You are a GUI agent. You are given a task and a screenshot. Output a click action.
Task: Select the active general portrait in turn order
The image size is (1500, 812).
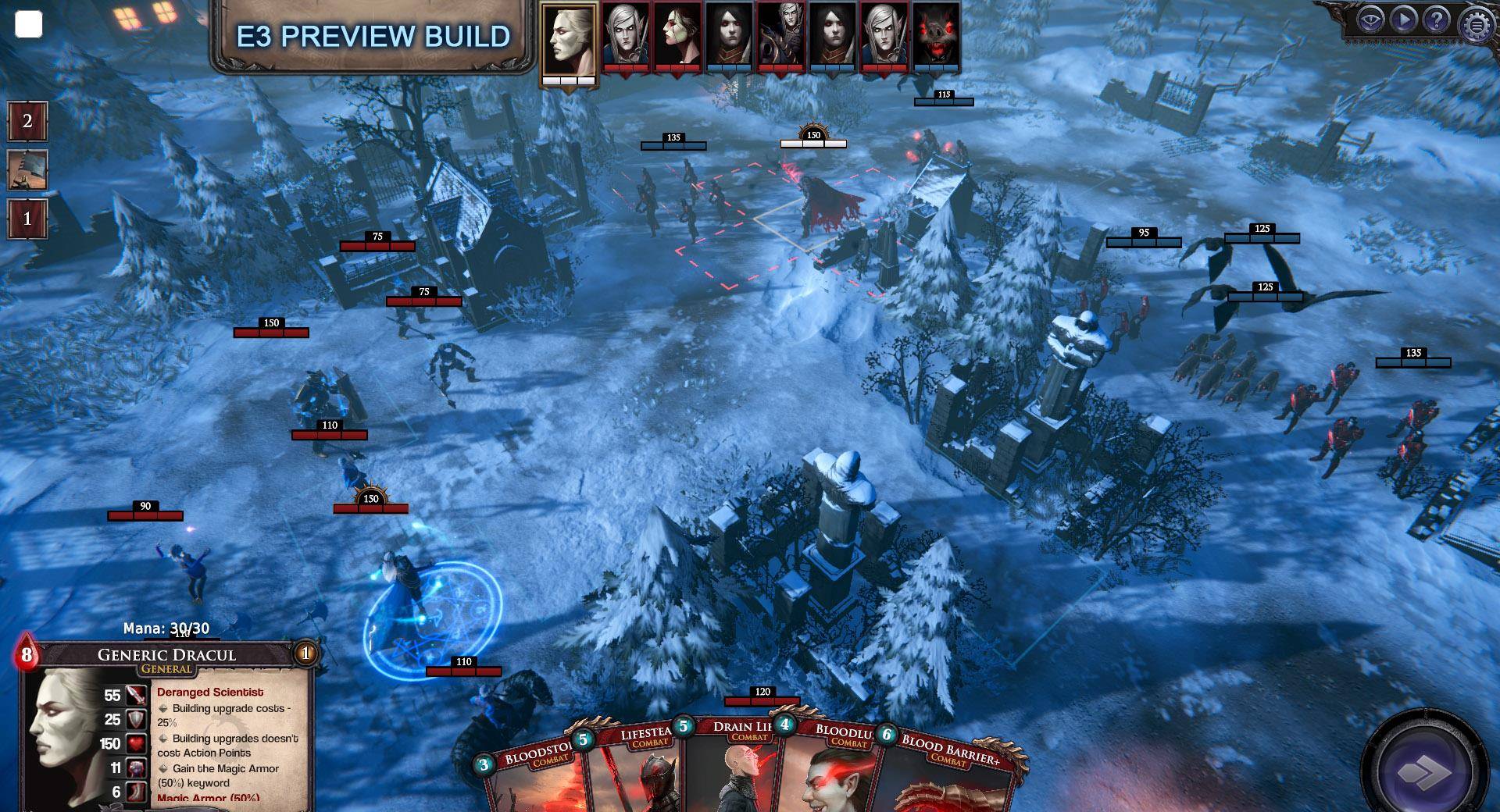pos(569,39)
